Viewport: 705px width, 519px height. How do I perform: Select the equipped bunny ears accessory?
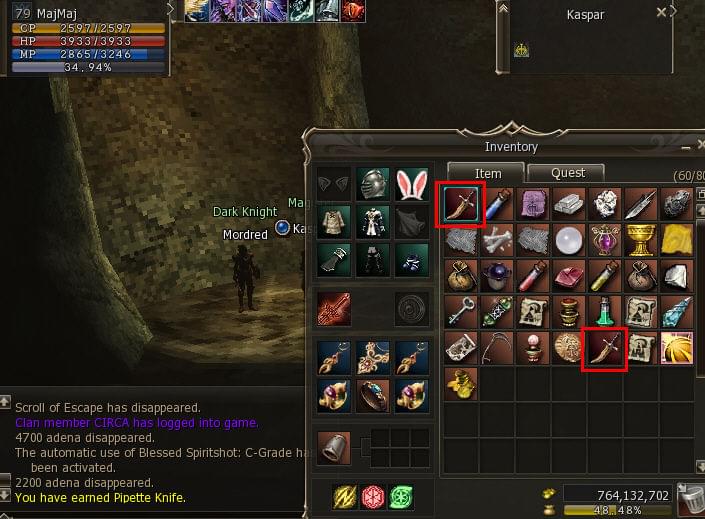coord(410,185)
